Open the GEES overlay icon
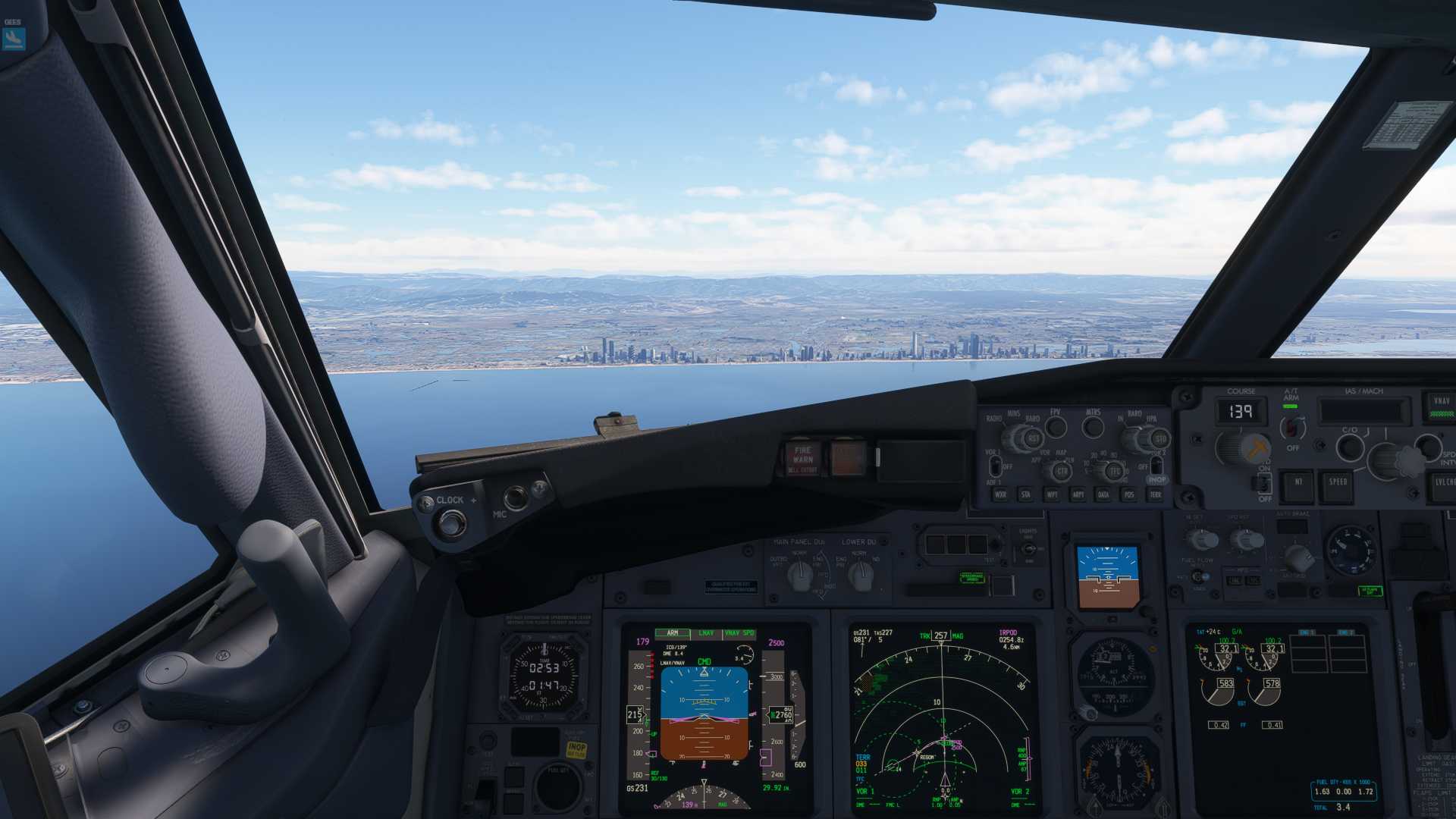 point(14,38)
